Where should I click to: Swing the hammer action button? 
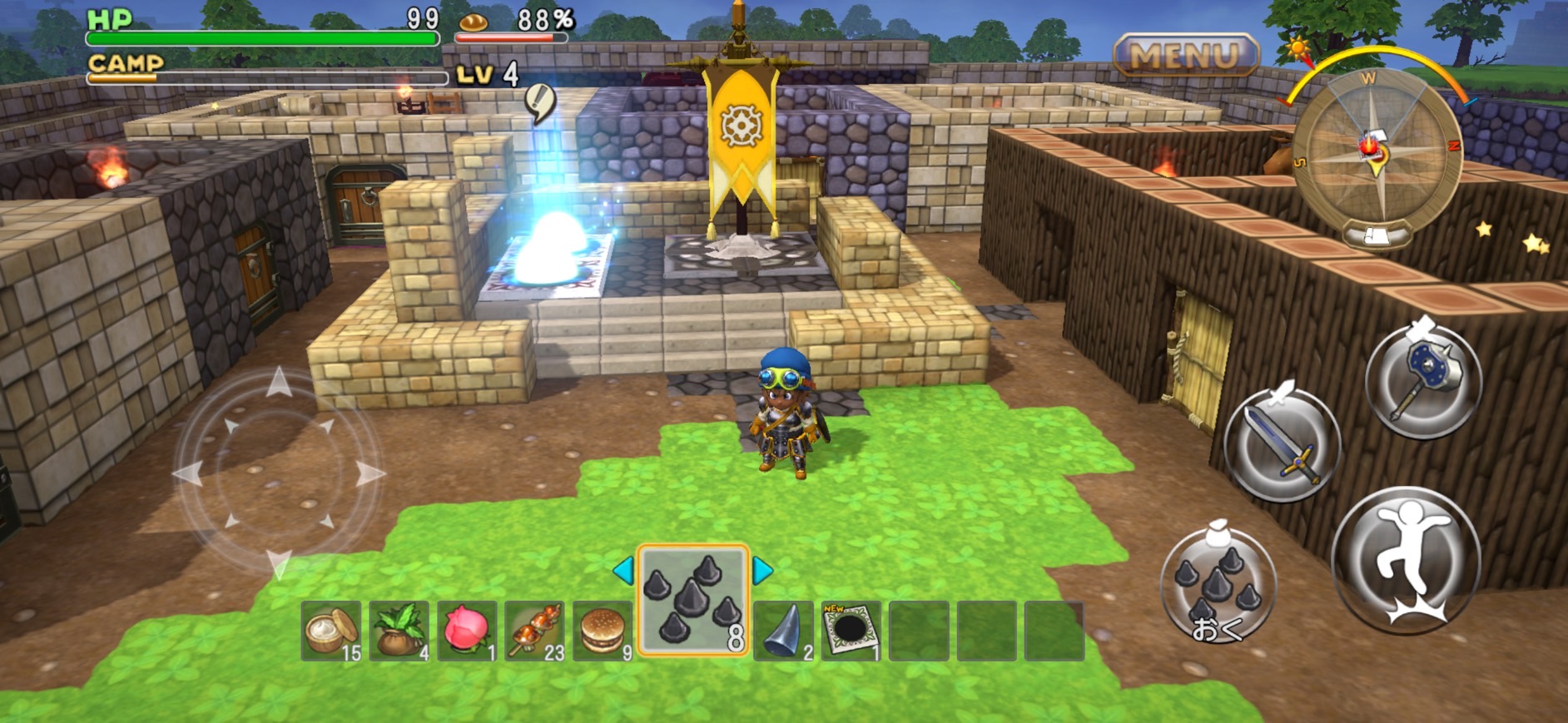tap(1423, 381)
